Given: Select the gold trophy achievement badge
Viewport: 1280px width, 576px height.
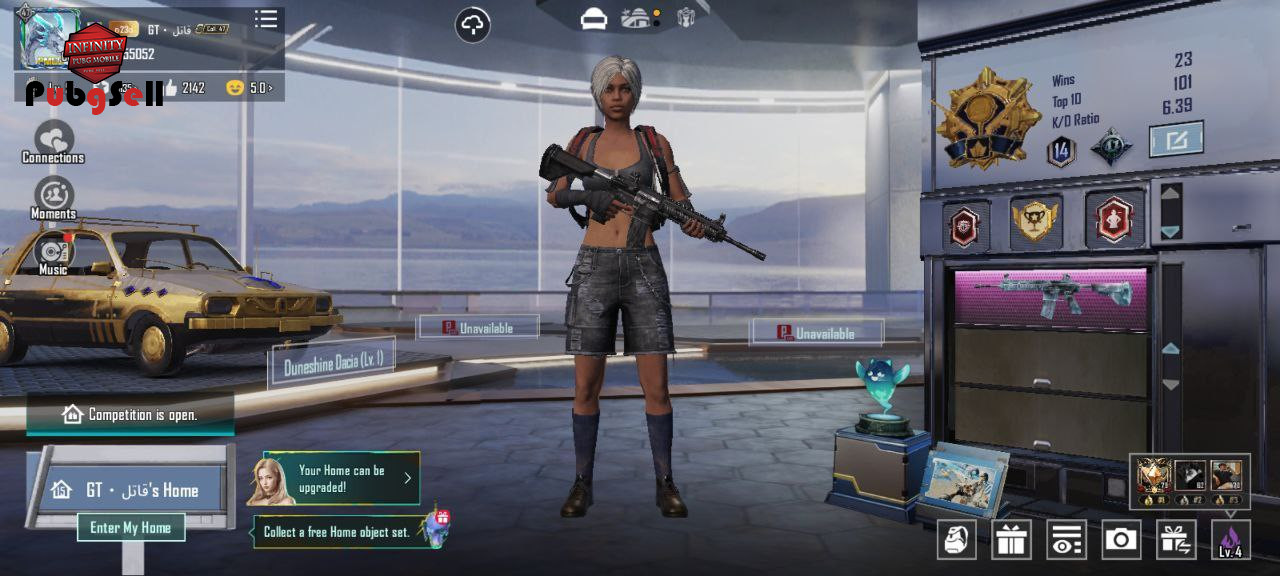Looking at the screenshot, I should (1034, 219).
